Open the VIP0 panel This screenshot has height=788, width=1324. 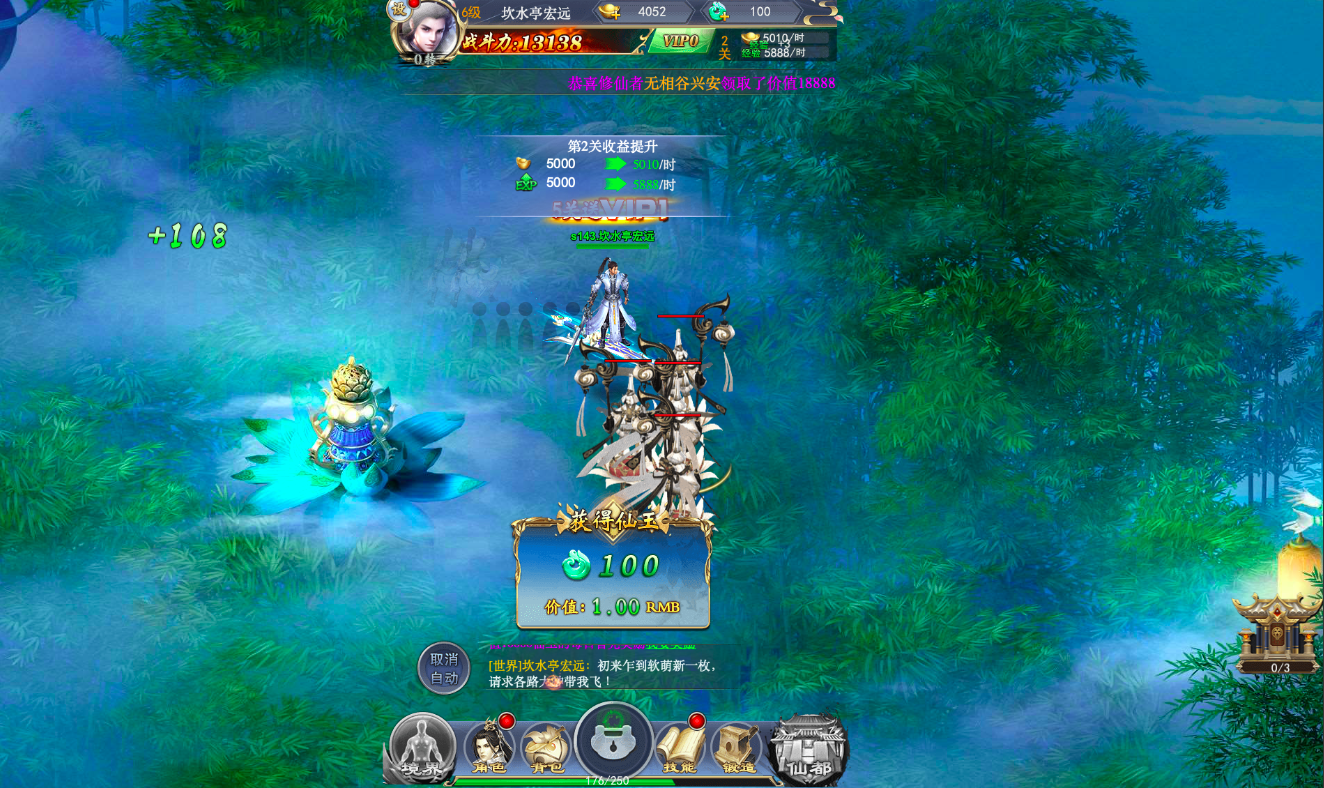tap(680, 41)
